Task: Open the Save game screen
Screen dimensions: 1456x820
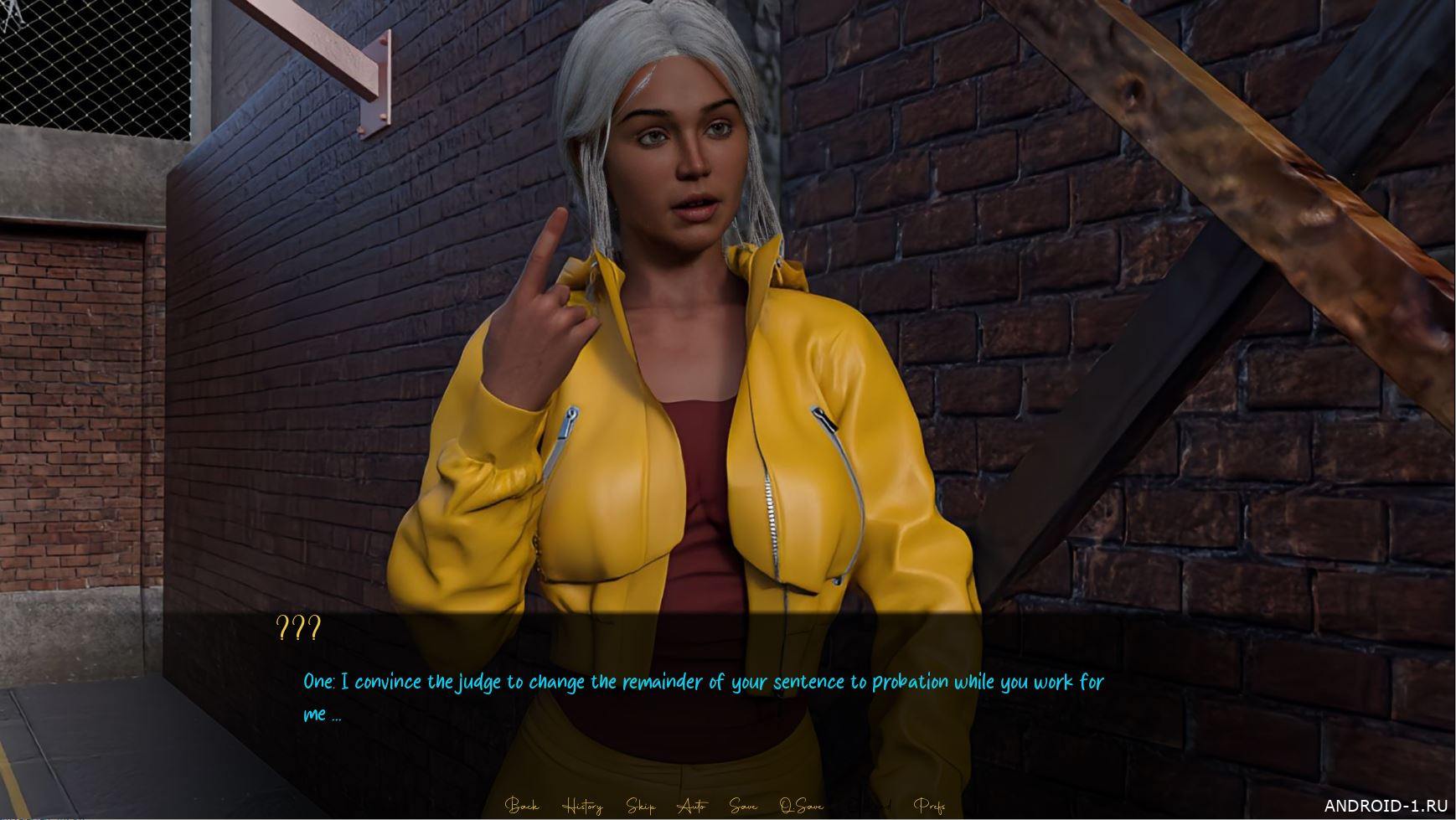Action: (743, 806)
